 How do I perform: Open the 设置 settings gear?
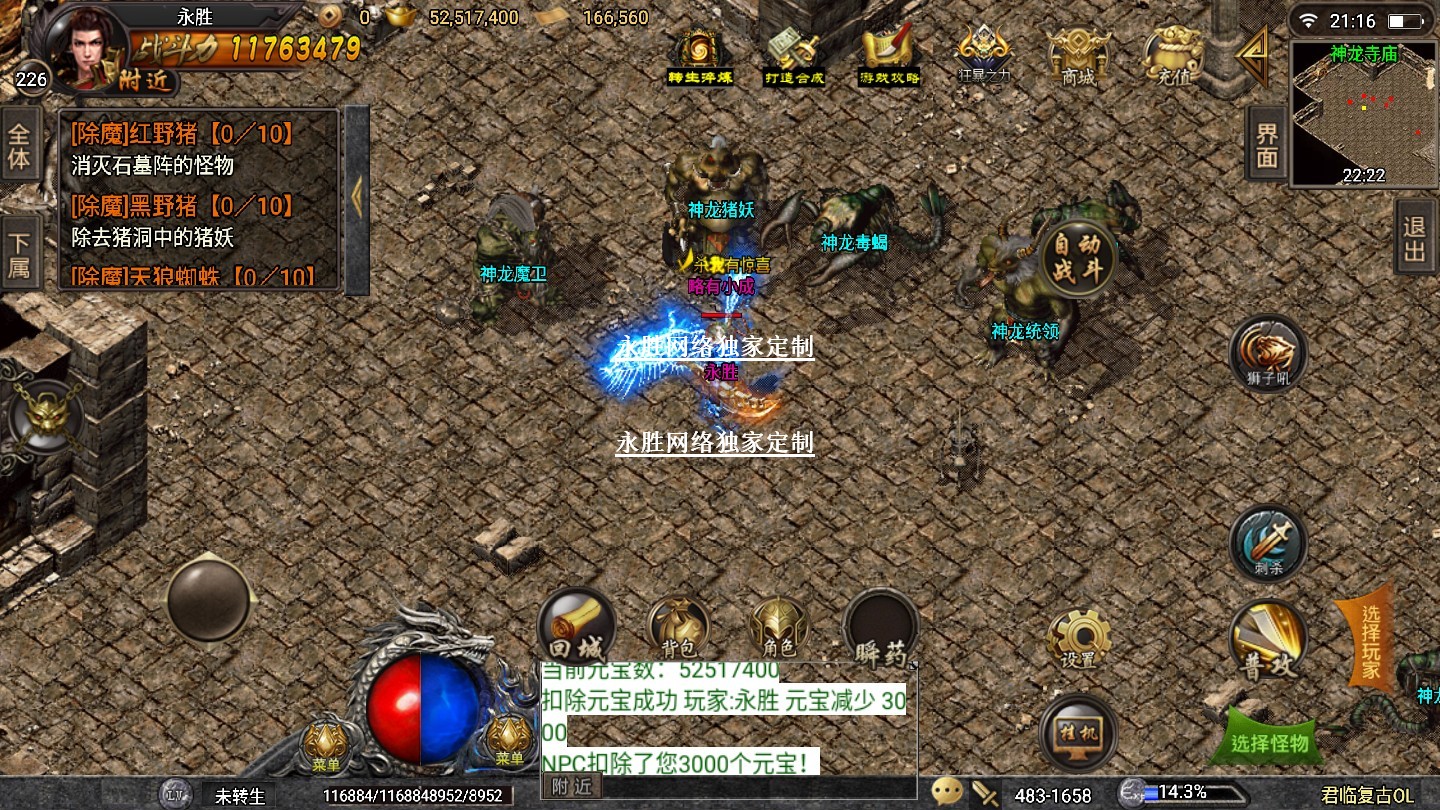click(x=1078, y=637)
